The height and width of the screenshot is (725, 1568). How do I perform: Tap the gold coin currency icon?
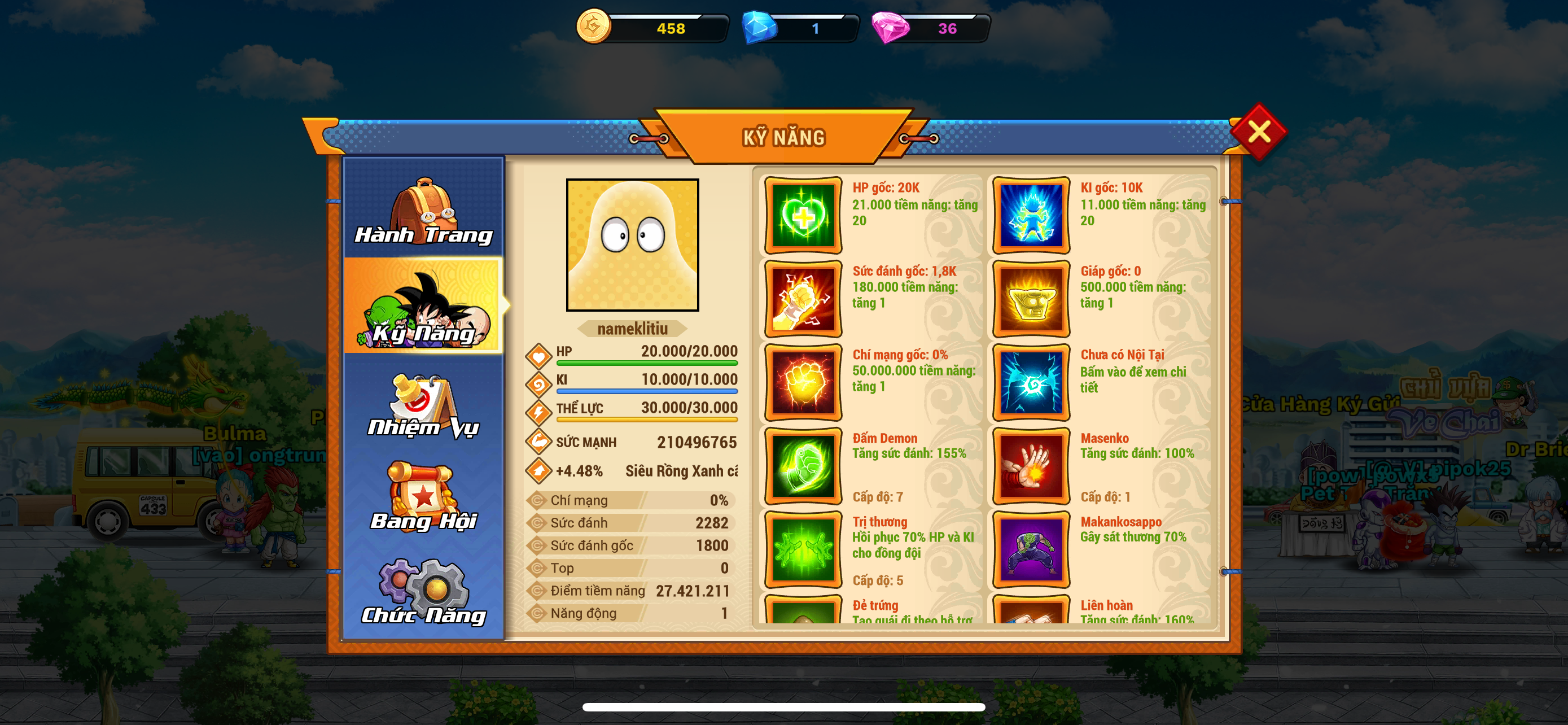click(x=593, y=27)
